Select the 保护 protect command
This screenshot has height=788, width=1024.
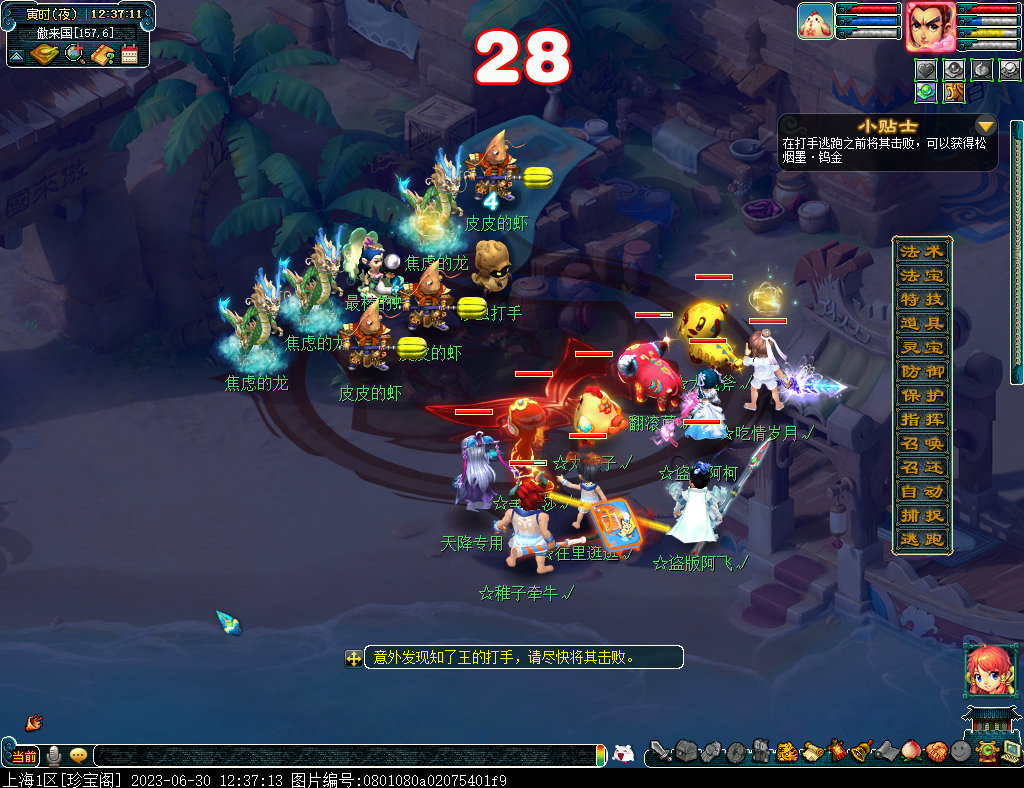tap(921, 395)
